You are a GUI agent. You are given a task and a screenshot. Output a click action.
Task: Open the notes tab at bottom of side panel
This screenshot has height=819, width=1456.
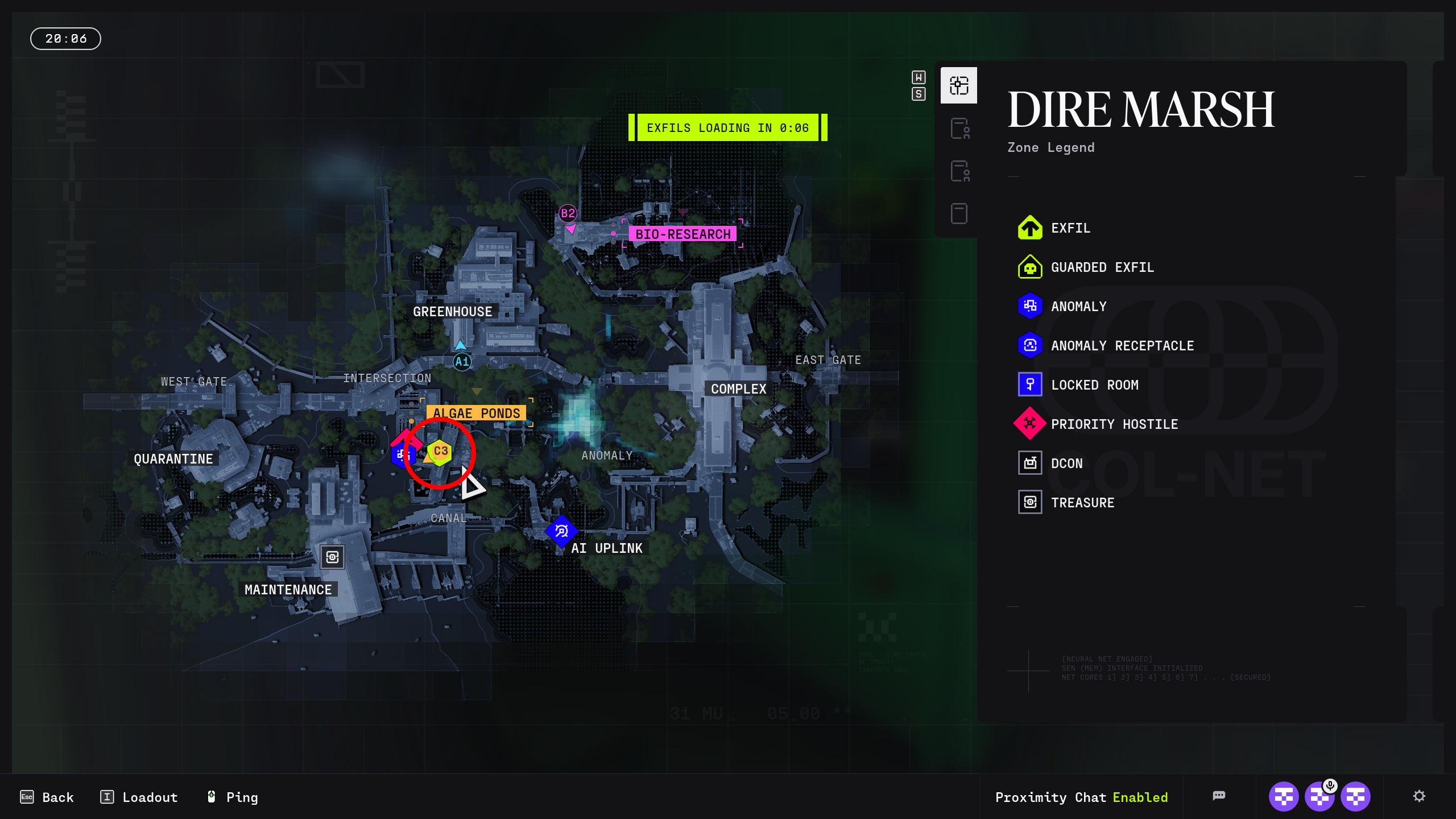click(958, 212)
